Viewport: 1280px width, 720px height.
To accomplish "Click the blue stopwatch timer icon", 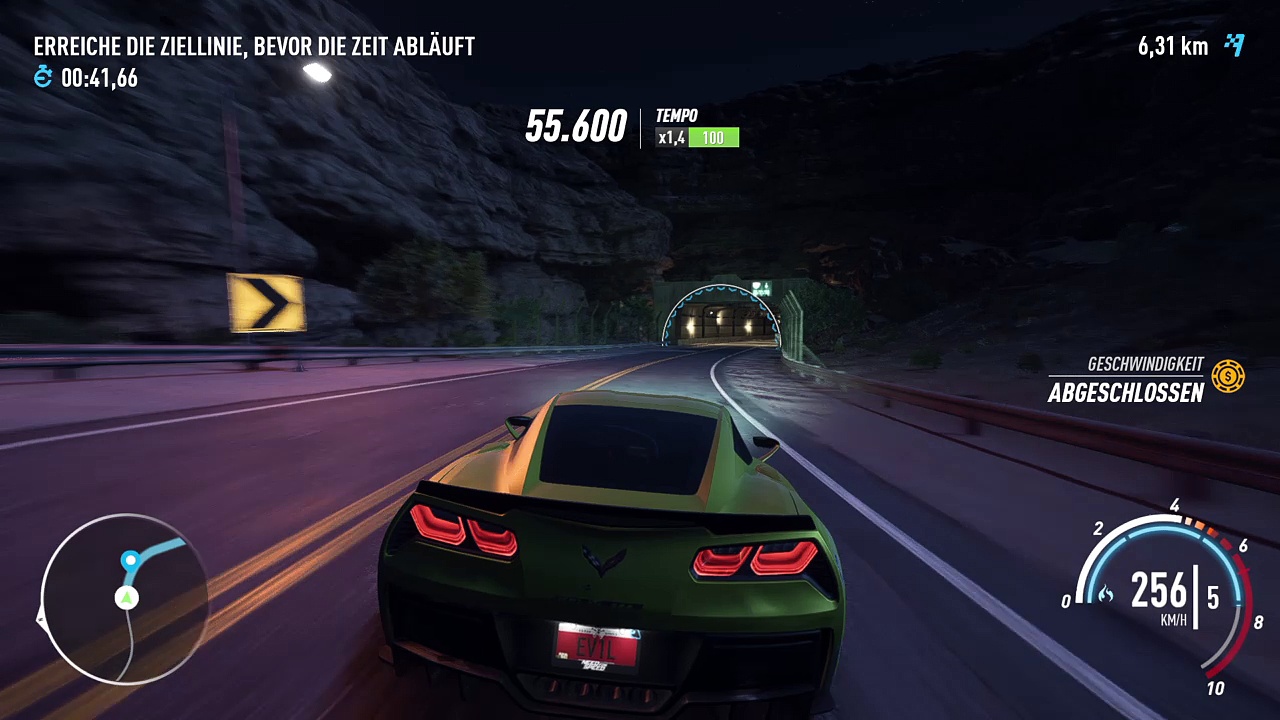I will [43, 77].
